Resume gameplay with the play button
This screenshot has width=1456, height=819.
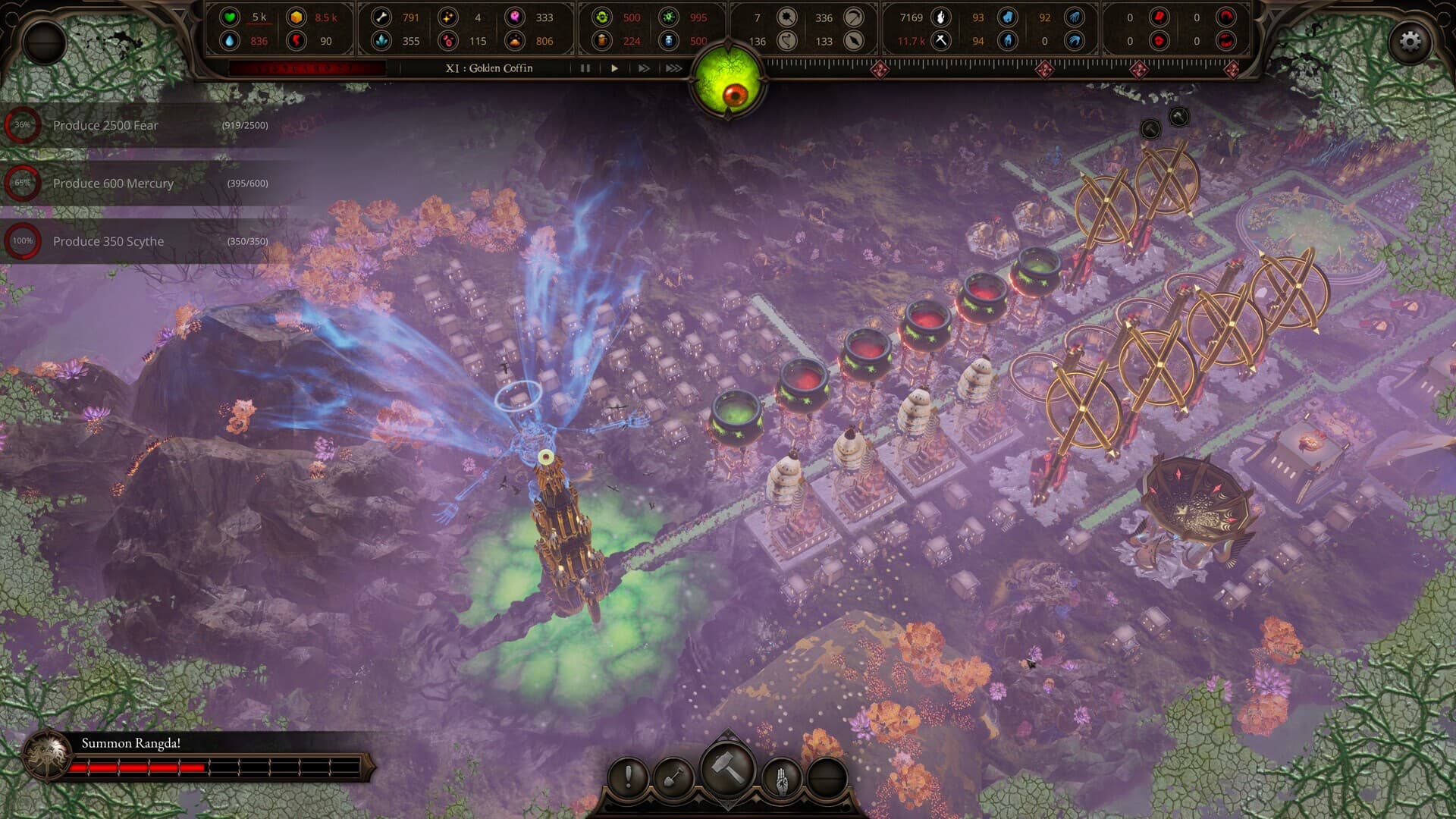point(613,68)
